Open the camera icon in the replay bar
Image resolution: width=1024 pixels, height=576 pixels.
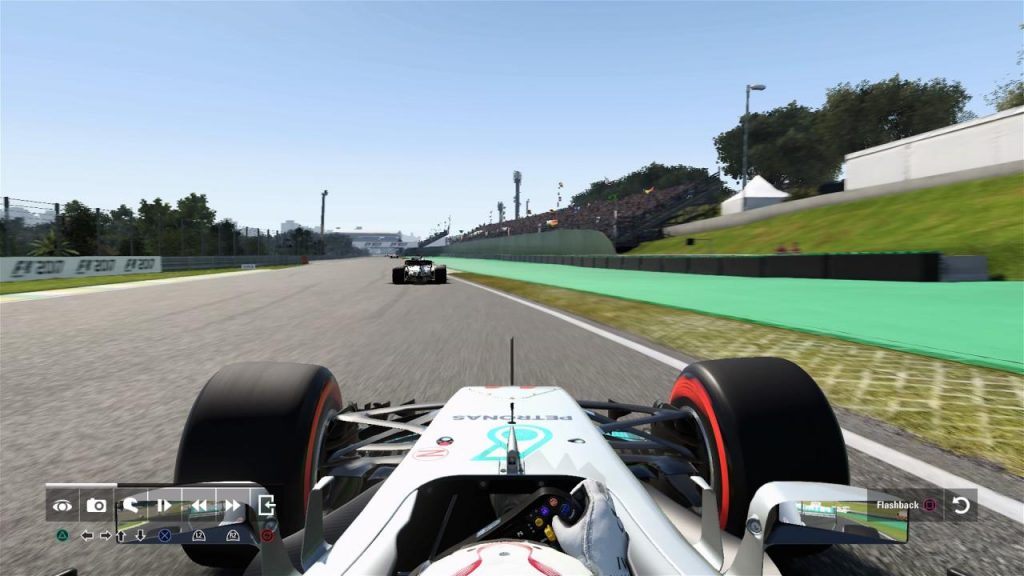(96, 506)
